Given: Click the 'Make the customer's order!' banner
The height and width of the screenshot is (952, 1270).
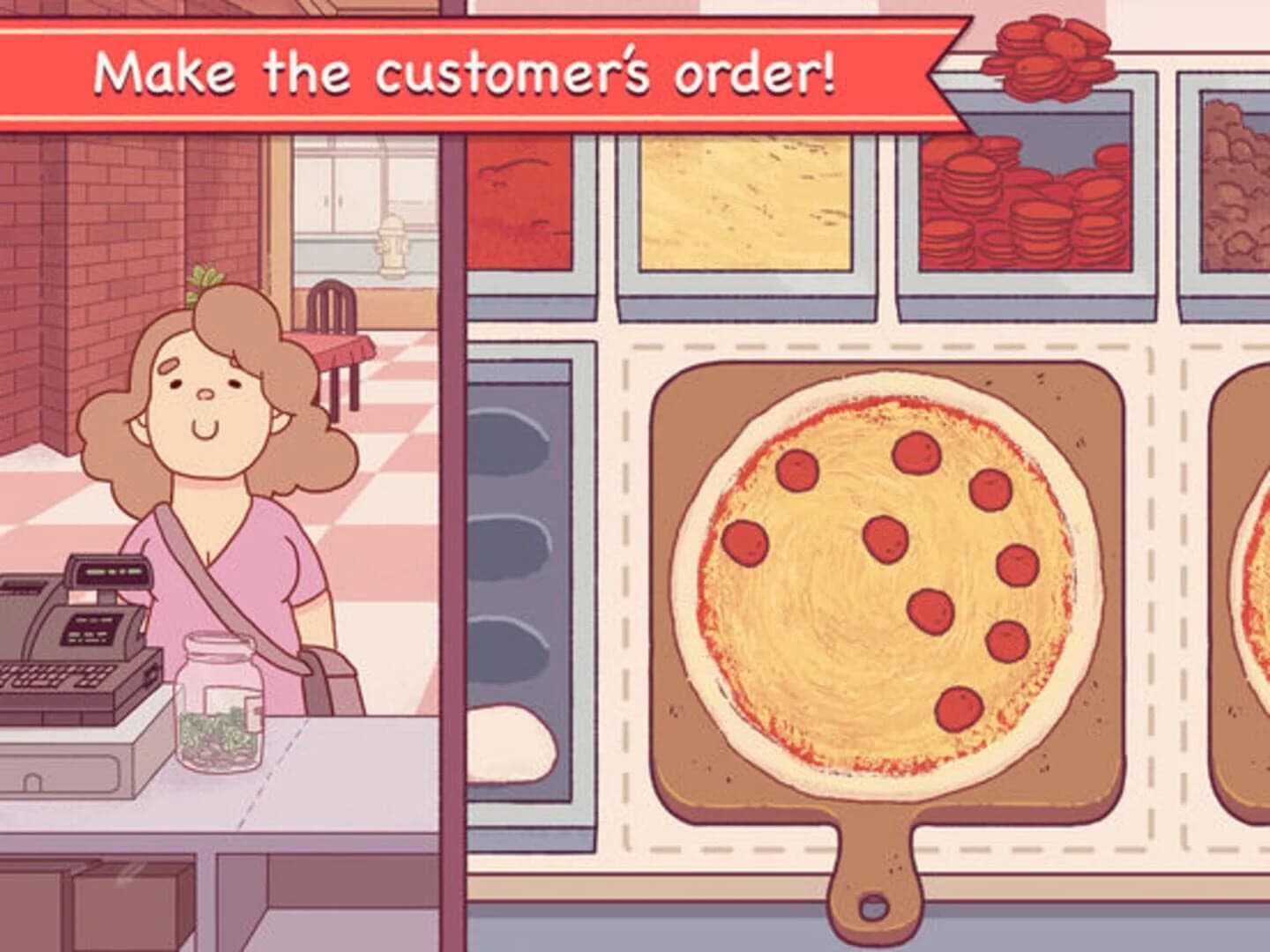Looking at the screenshot, I should [467, 71].
